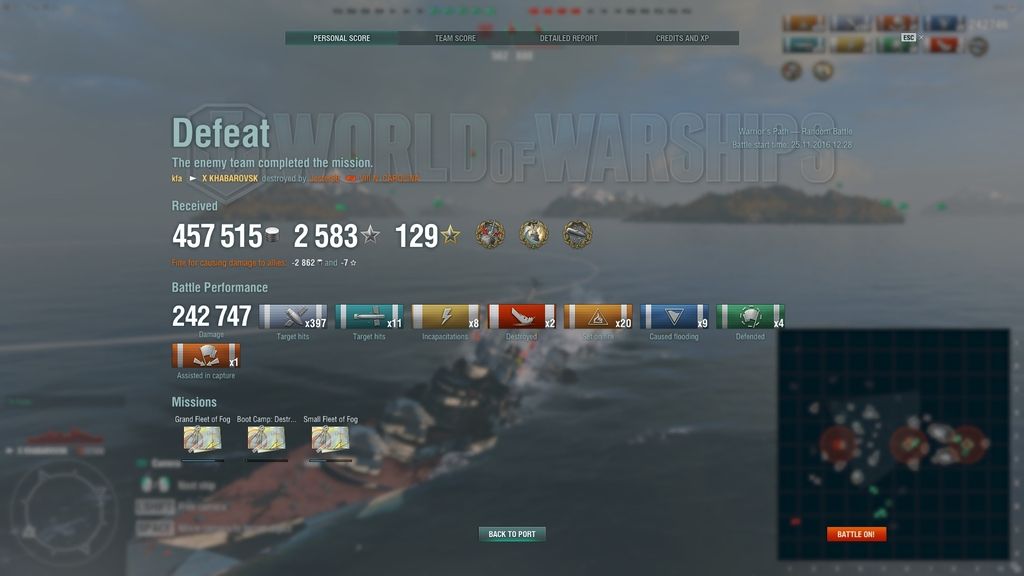Show the torpedo Target hits ribbon x11
This screenshot has width=1024, height=576.
(369, 317)
